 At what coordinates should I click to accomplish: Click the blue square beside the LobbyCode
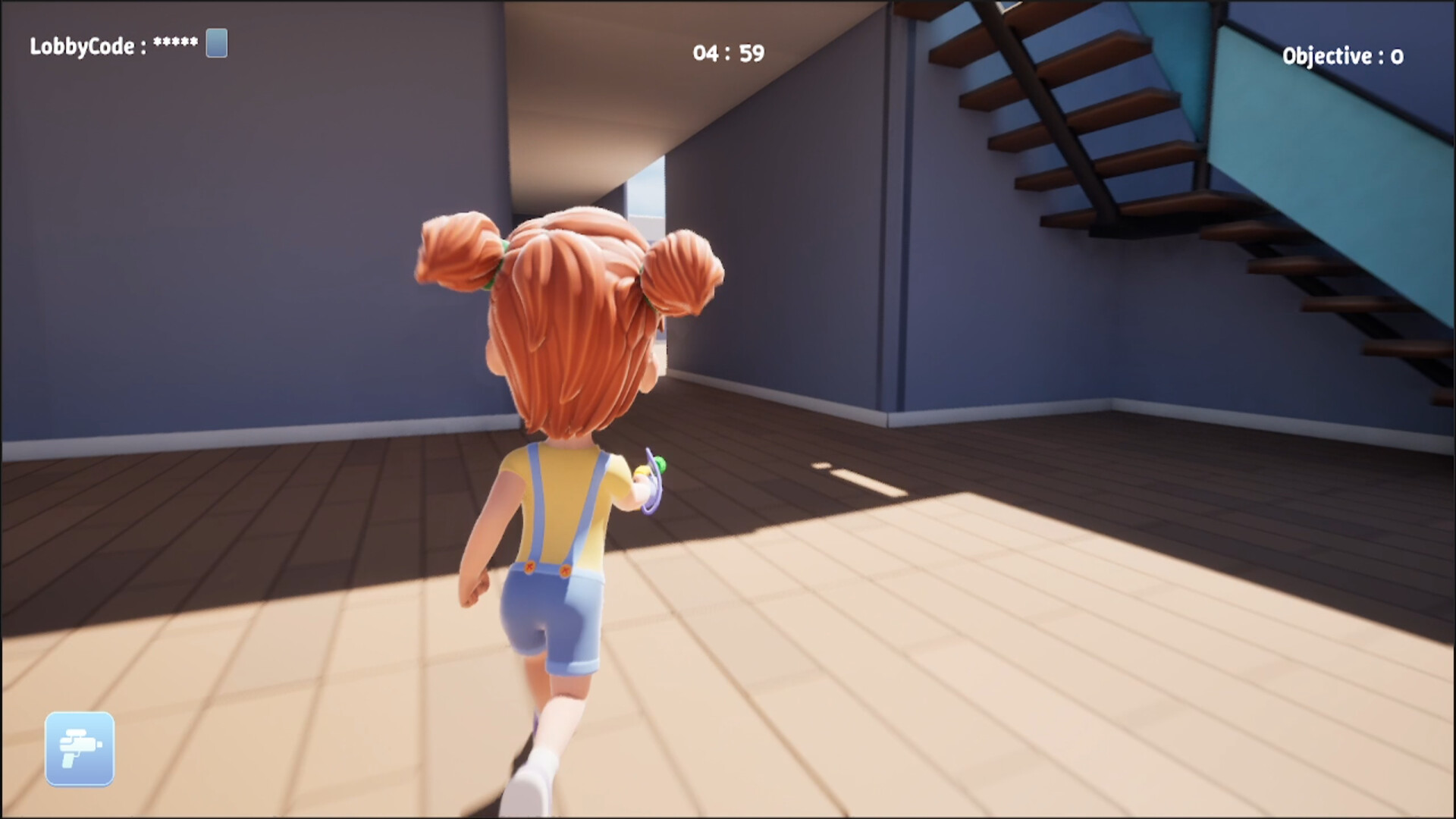tap(216, 44)
